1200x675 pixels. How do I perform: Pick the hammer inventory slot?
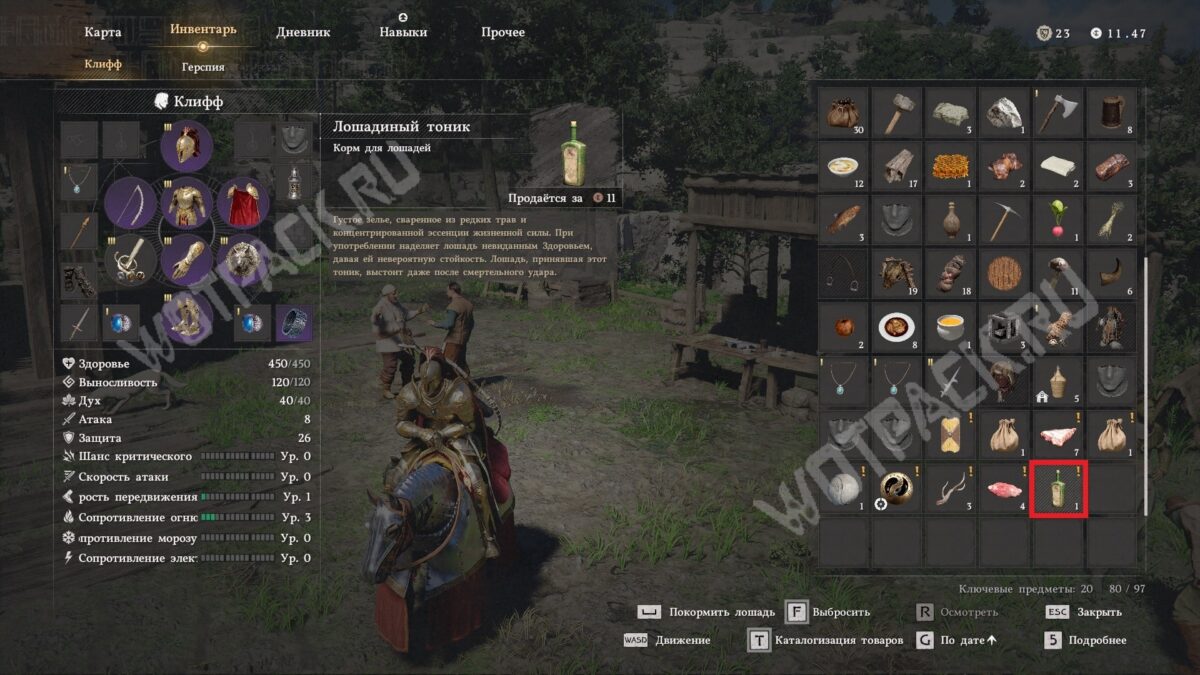897,113
